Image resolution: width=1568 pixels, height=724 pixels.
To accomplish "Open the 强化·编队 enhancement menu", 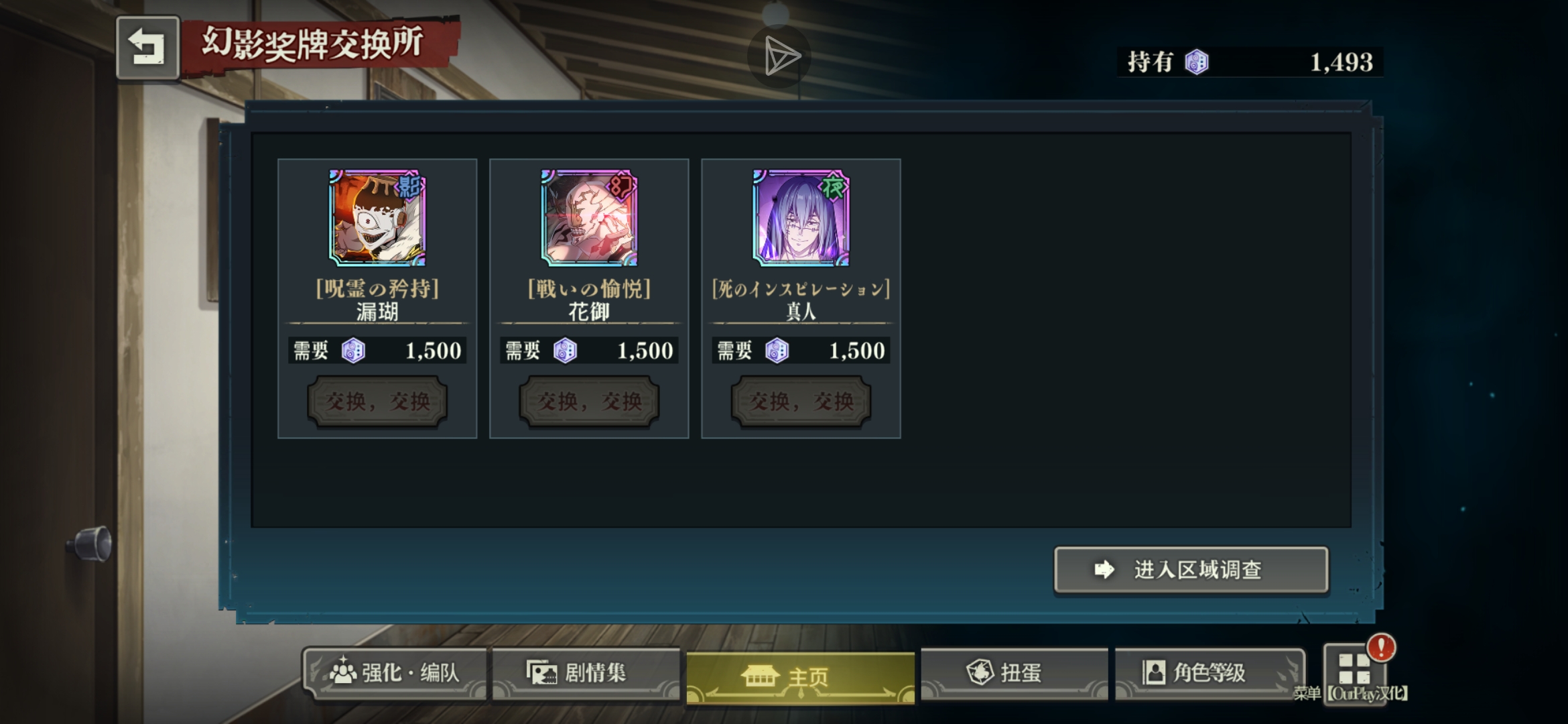I will tap(395, 672).
